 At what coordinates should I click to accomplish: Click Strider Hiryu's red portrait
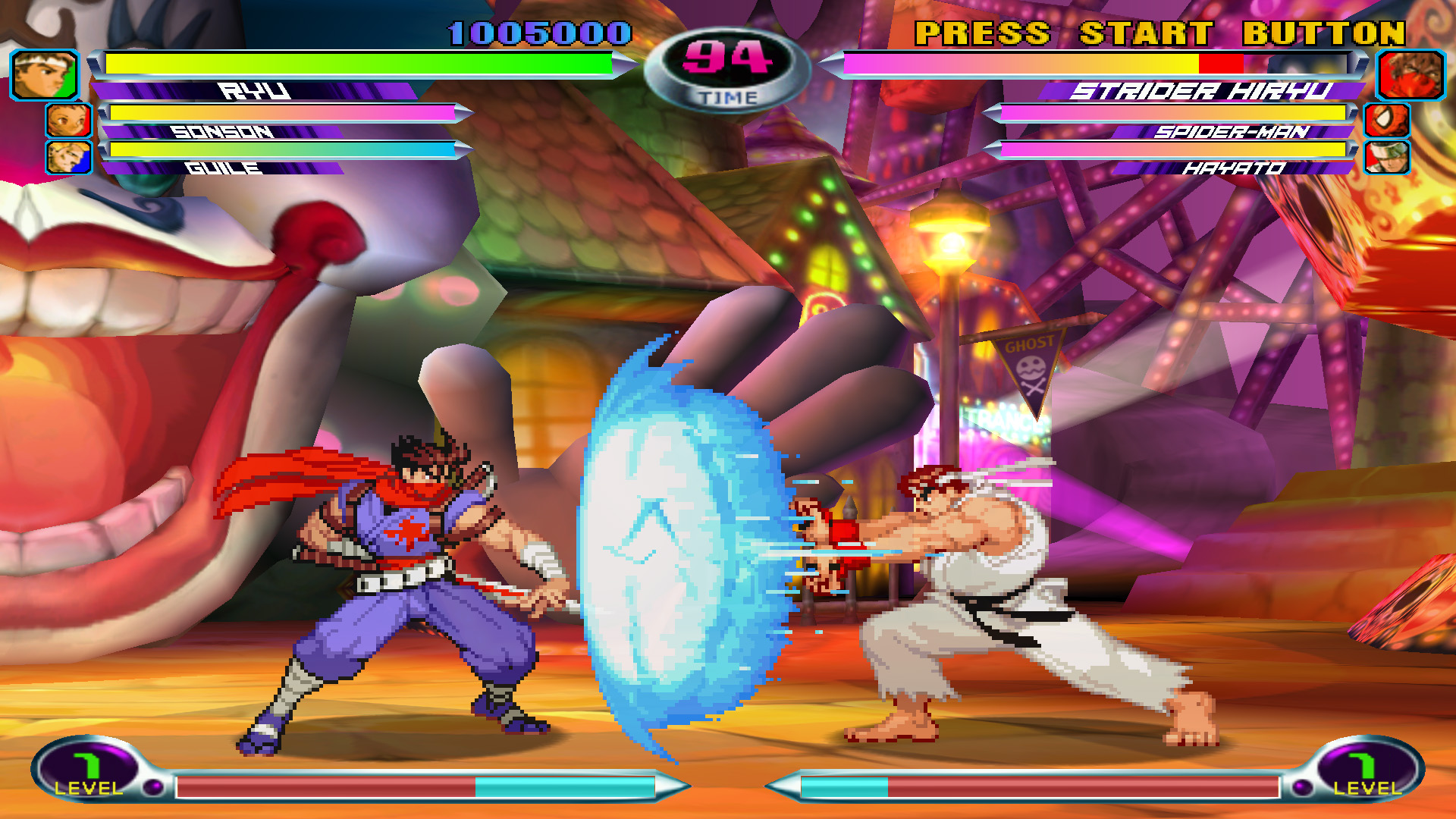1410,74
